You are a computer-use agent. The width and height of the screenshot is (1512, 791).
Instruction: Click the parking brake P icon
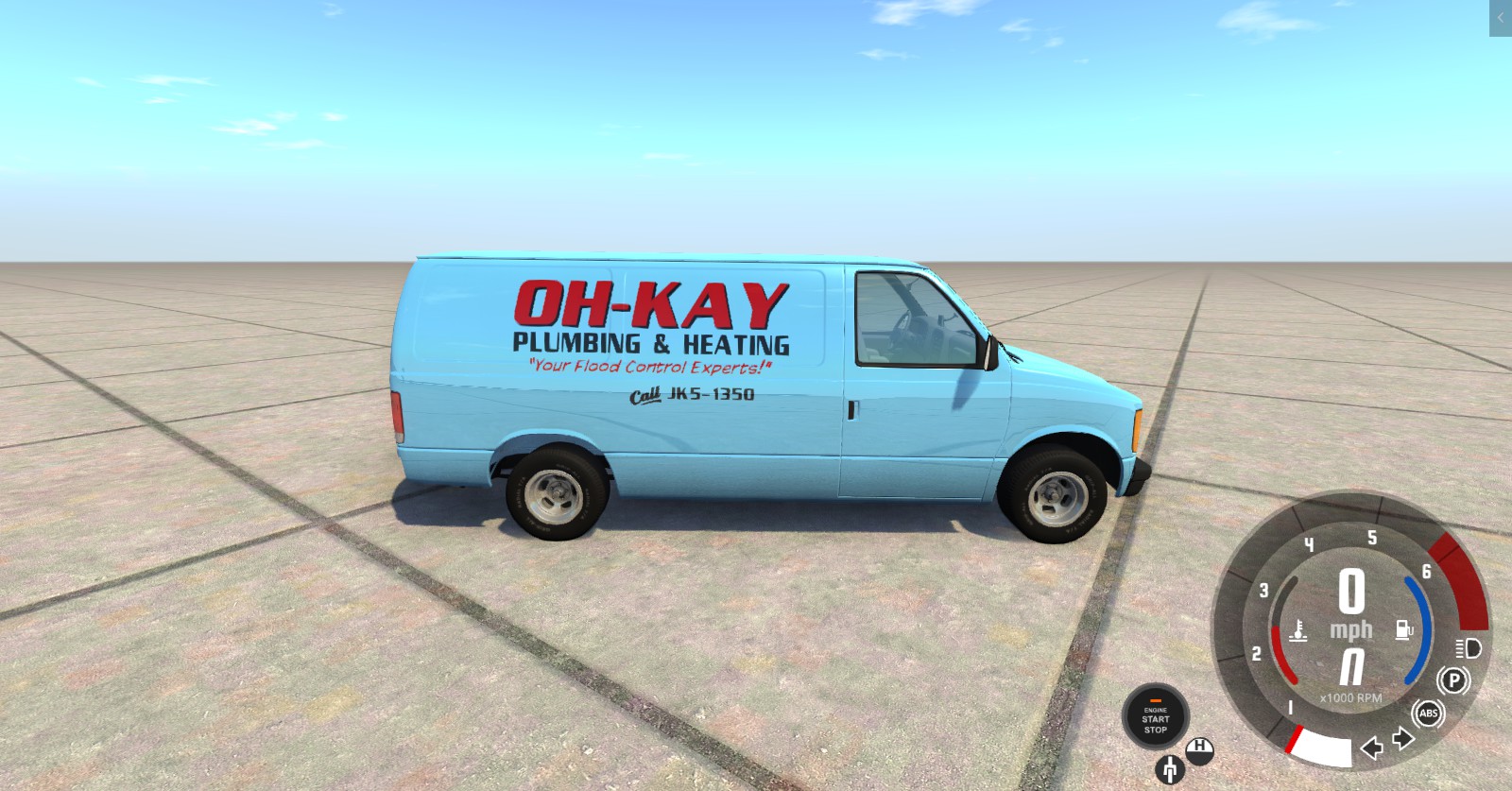[x=1452, y=679]
